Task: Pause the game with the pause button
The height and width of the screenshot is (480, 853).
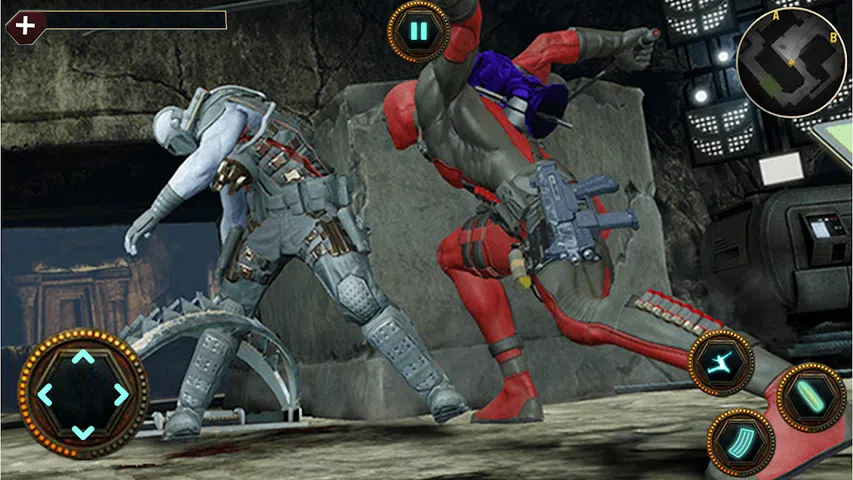Action: point(418,32)
